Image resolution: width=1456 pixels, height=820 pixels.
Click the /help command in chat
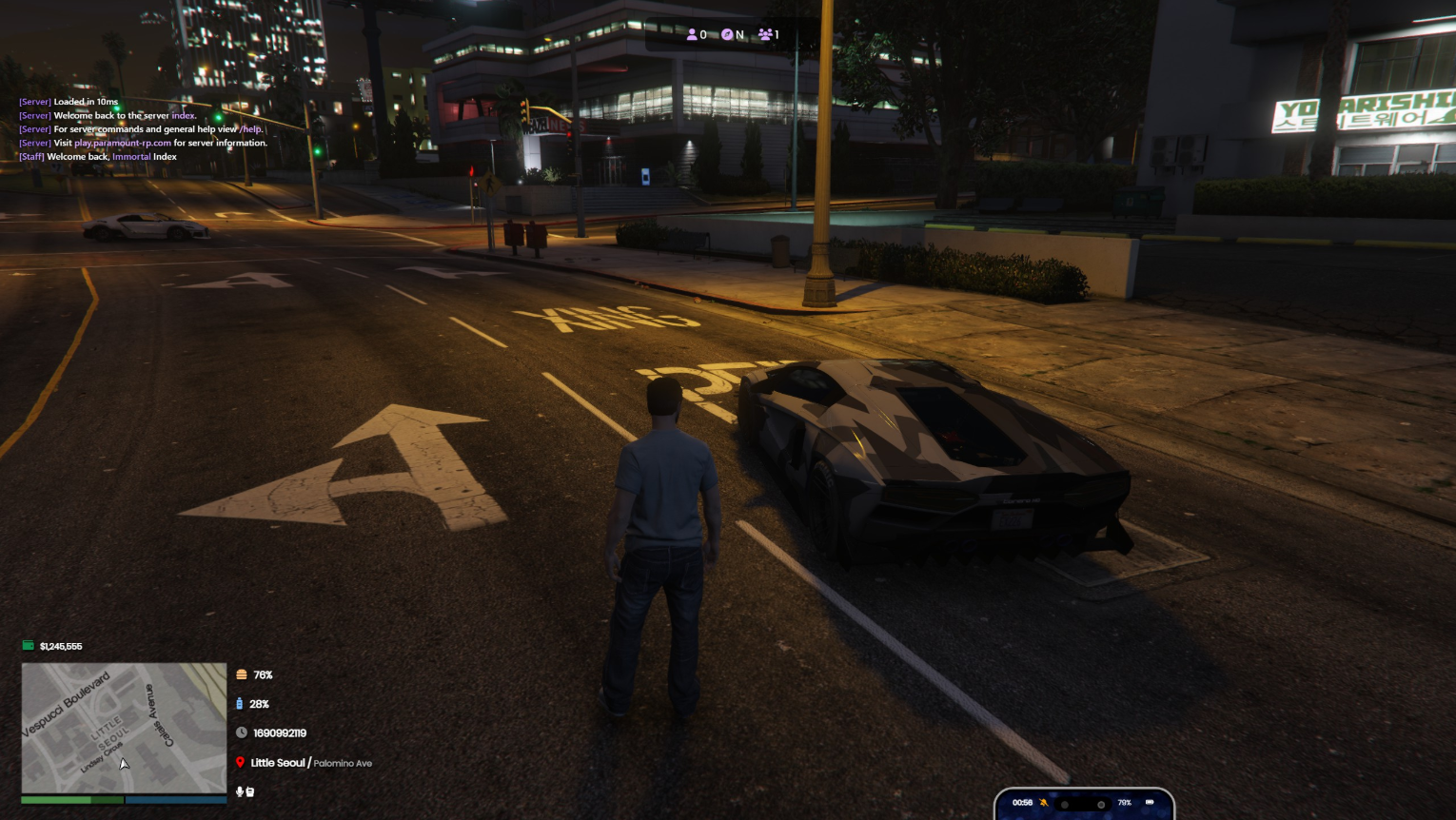pos(250,129)
